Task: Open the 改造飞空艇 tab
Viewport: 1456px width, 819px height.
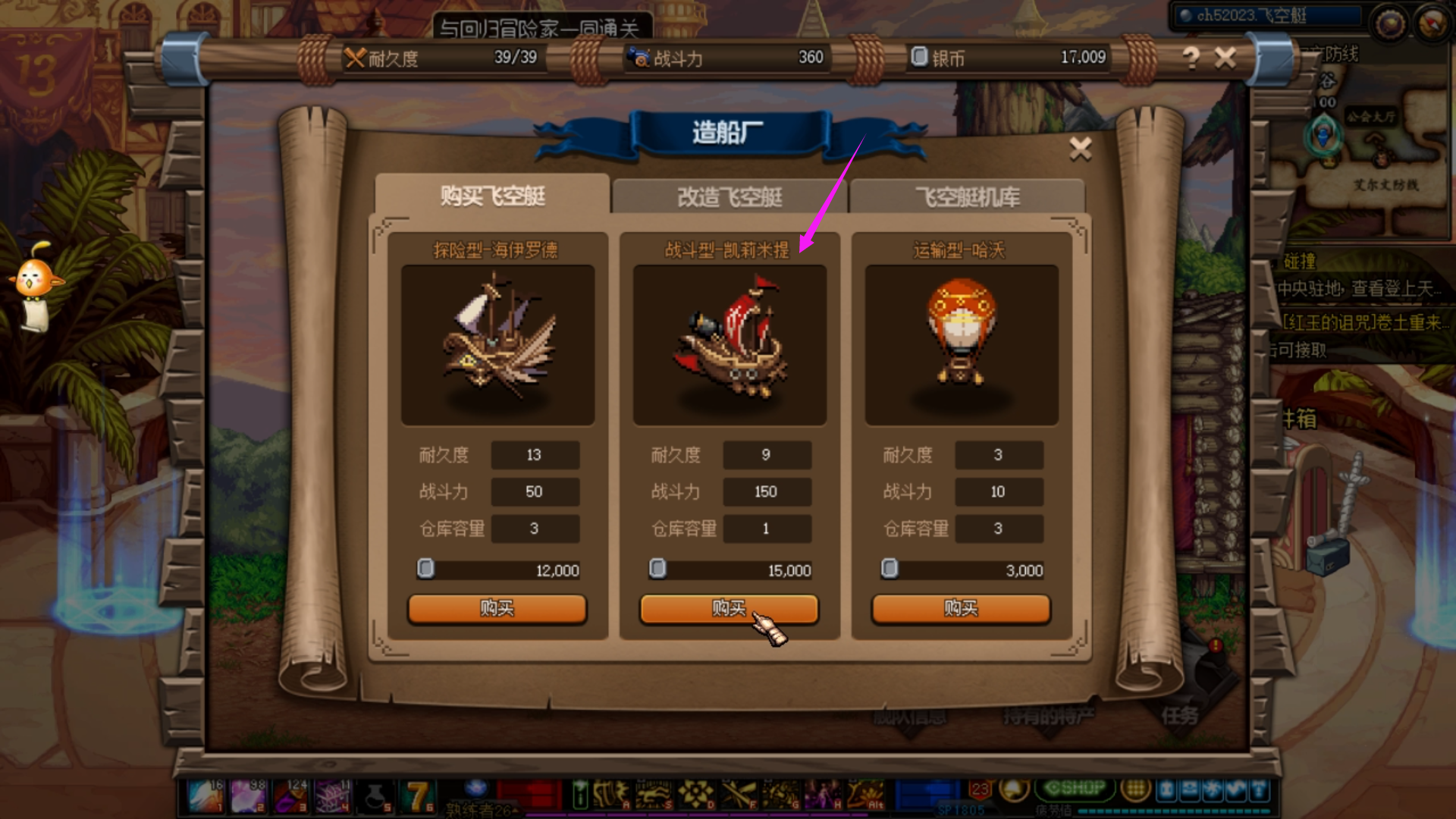Action: pos(730,197)
